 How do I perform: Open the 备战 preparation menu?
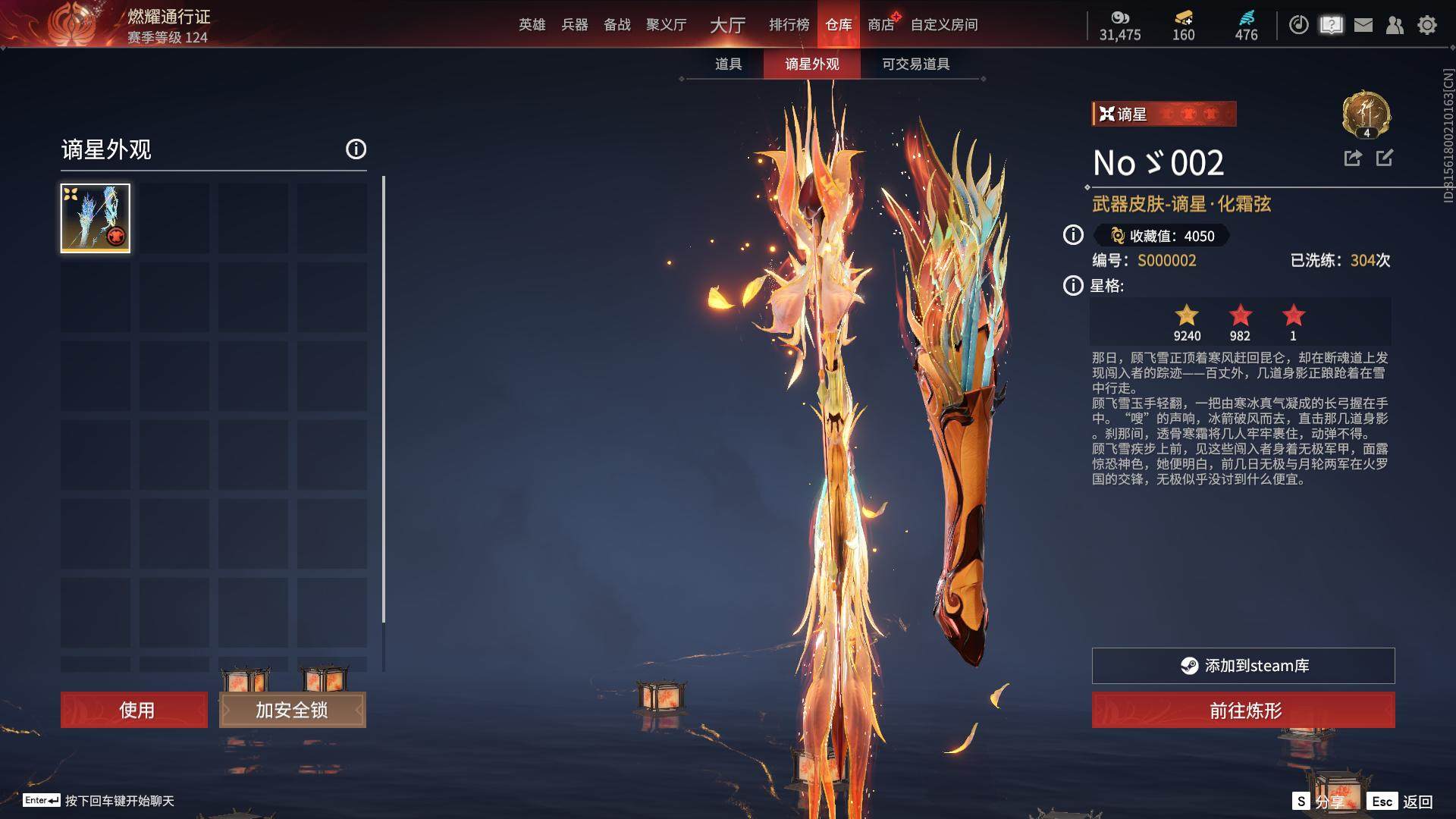tap(617, 25)
